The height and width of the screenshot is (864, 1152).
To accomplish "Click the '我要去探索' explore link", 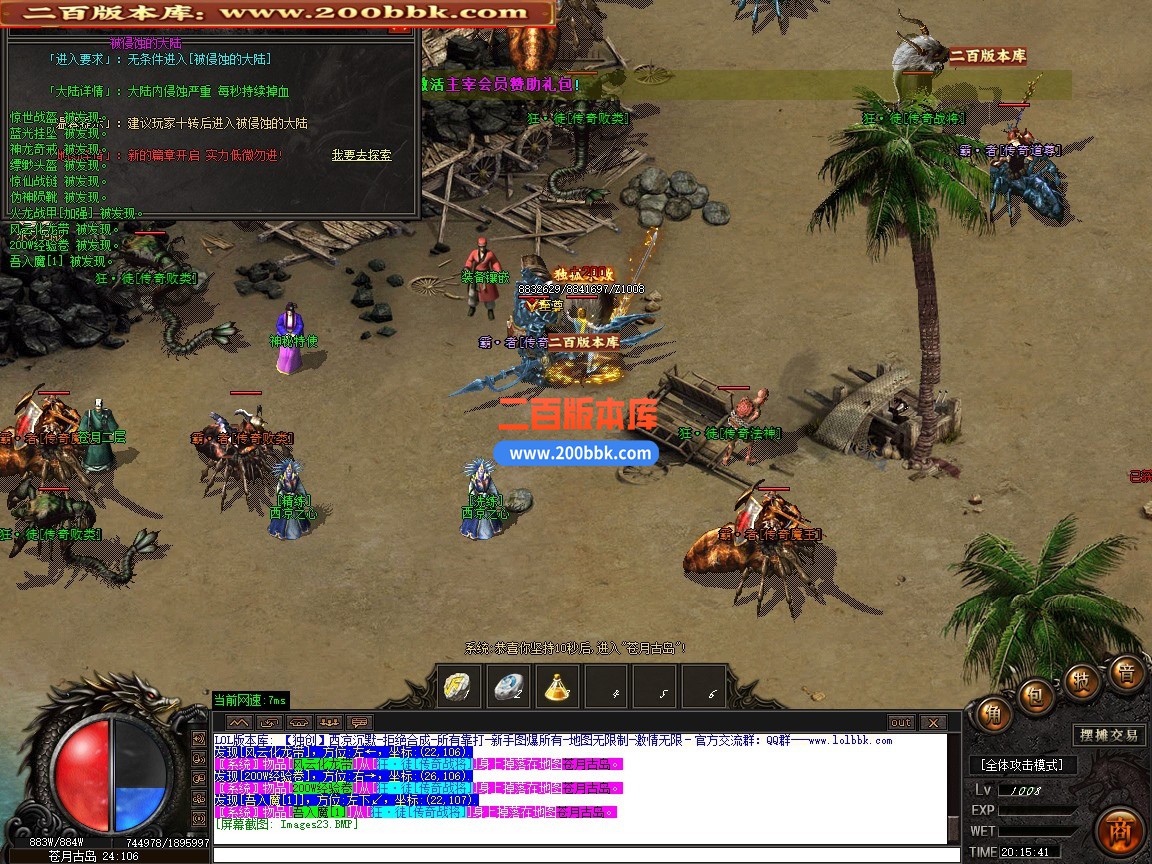I will pos(361,155).
